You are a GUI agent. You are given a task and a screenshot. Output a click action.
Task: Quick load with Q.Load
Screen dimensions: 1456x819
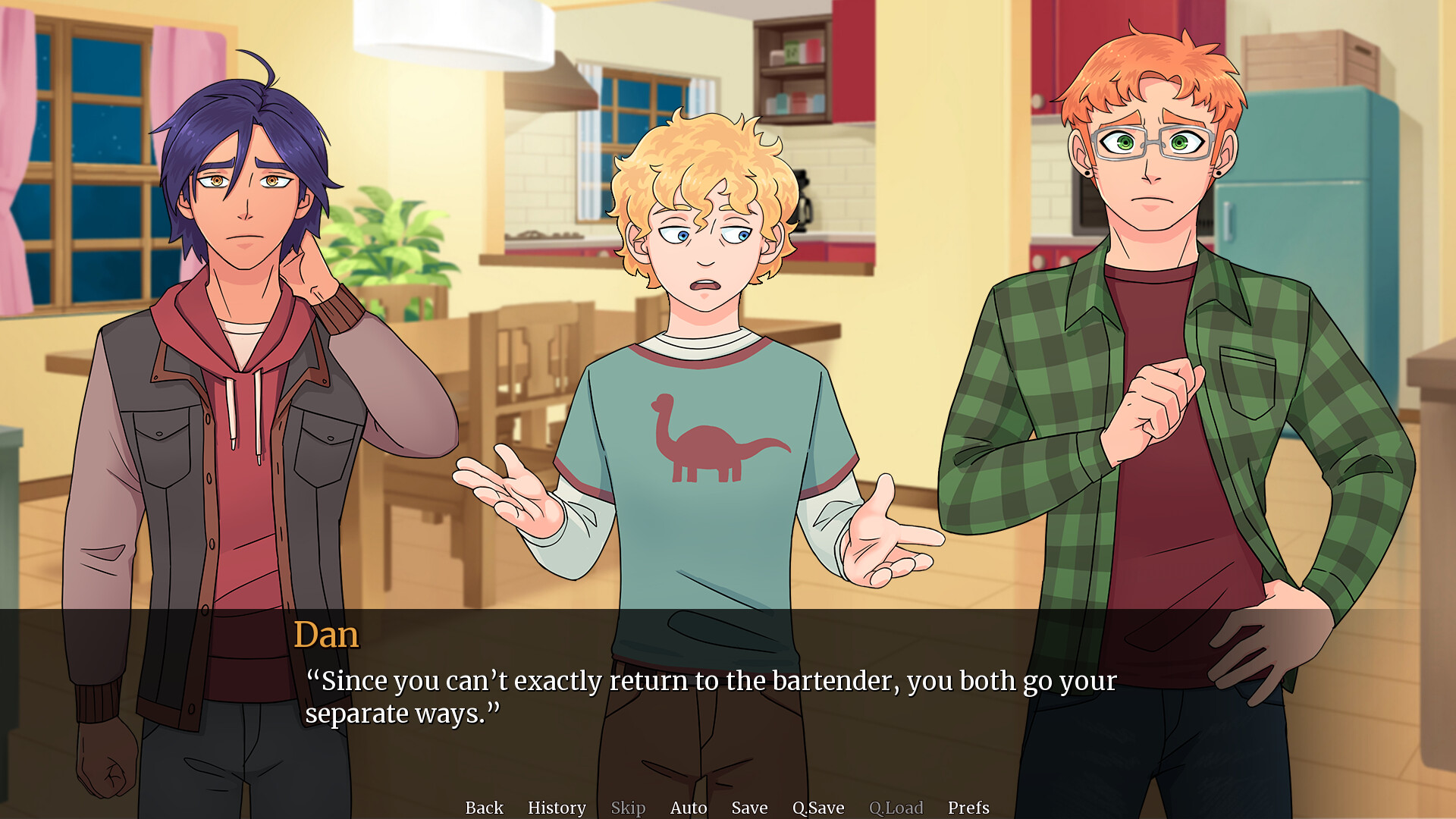[x=896, y=808]
